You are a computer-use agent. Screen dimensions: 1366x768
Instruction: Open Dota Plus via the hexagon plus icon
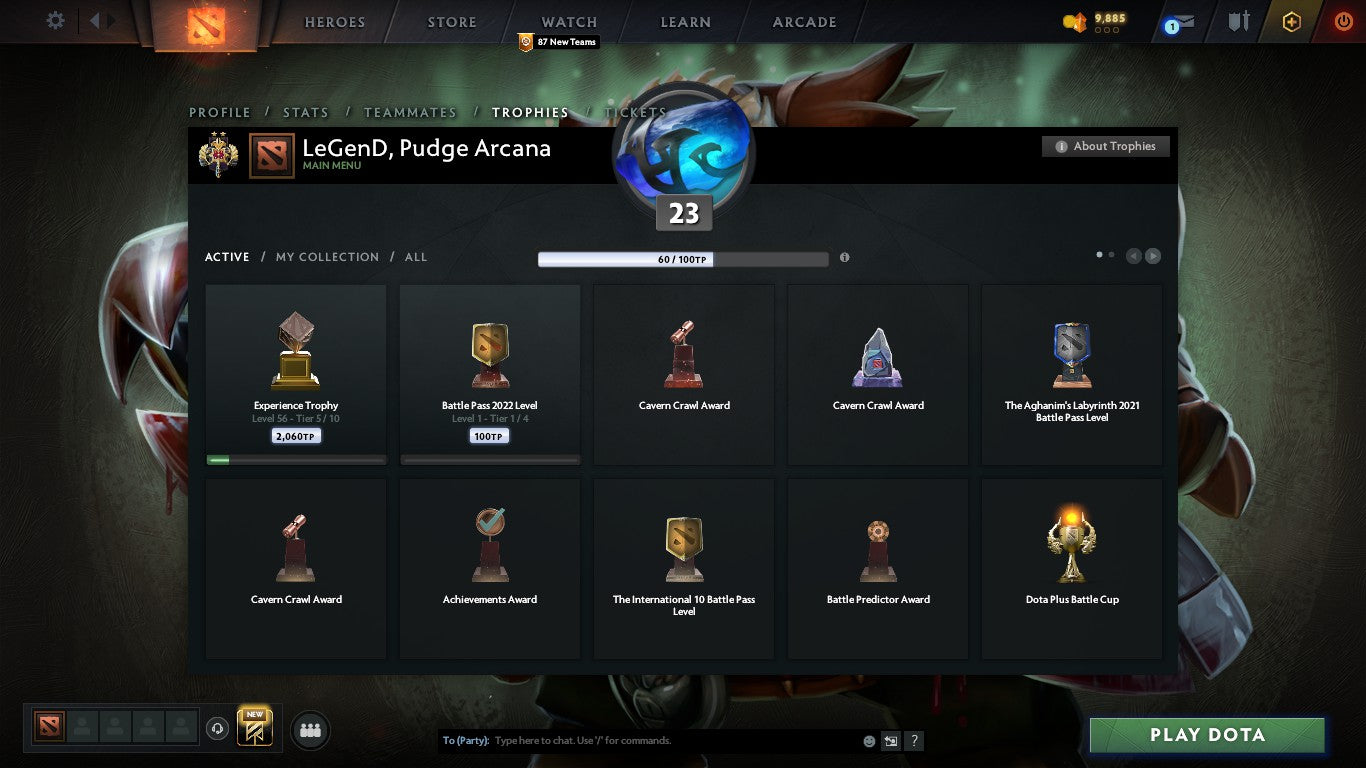coord(1290,22)
